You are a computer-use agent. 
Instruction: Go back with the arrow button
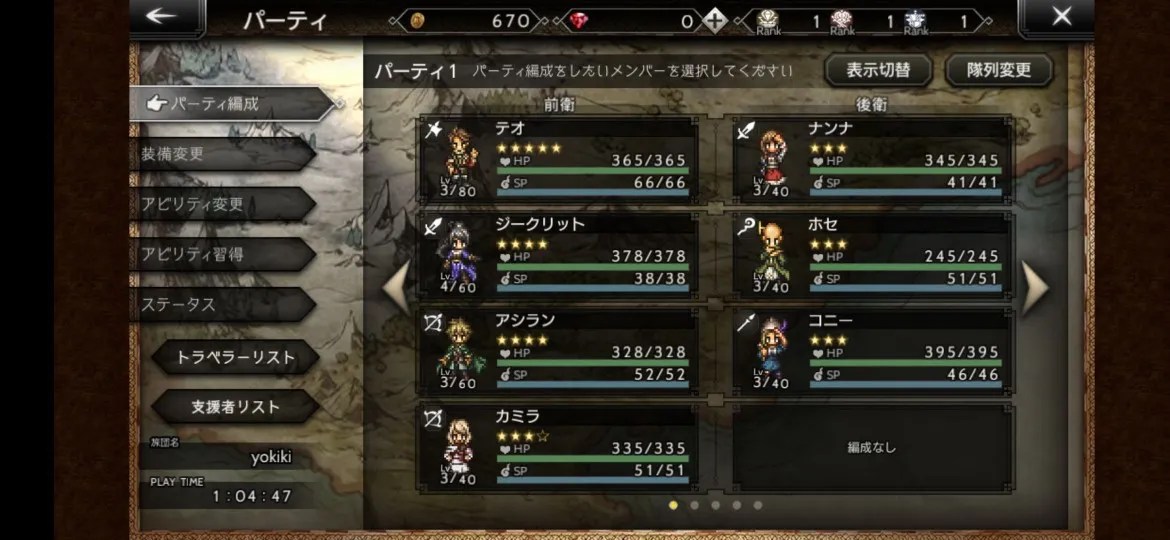pos(162,17)
